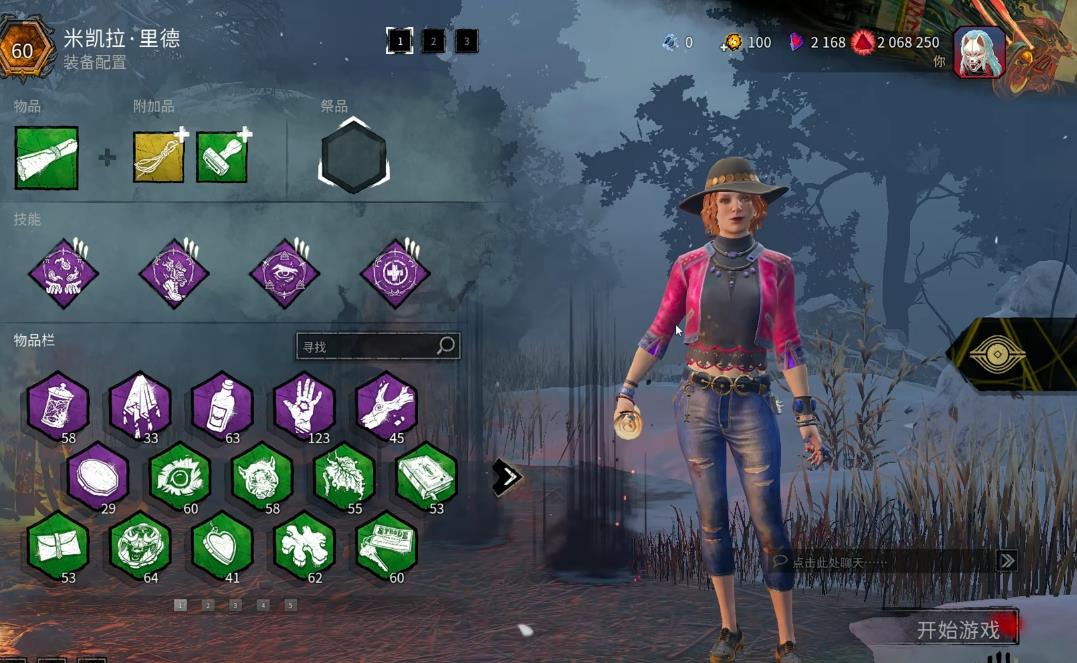1077x663 pixels.
Task: Select the medical cross perk
Action: click(395, 273)
